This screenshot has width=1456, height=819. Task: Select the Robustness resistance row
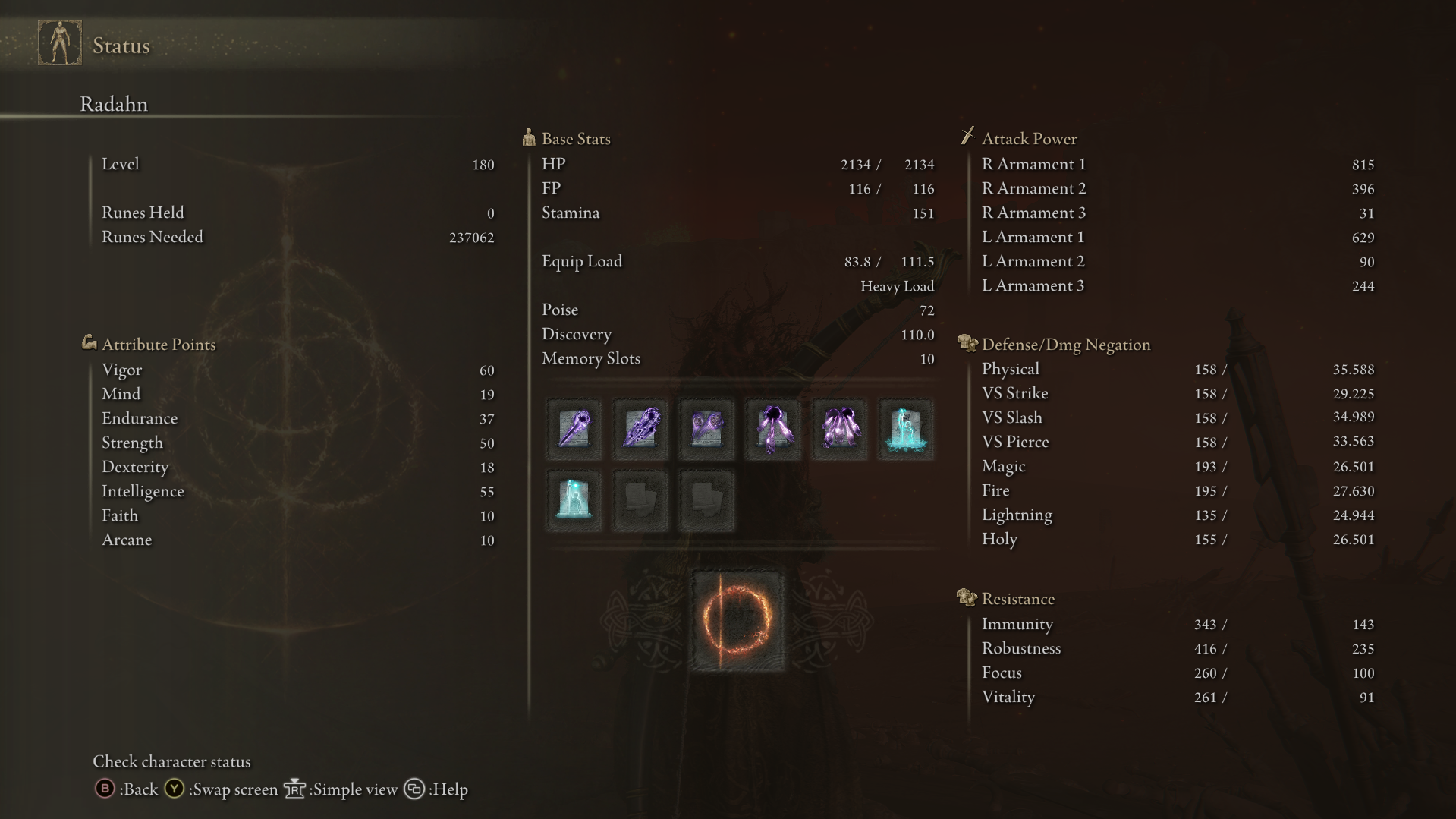pos(1177,648)
